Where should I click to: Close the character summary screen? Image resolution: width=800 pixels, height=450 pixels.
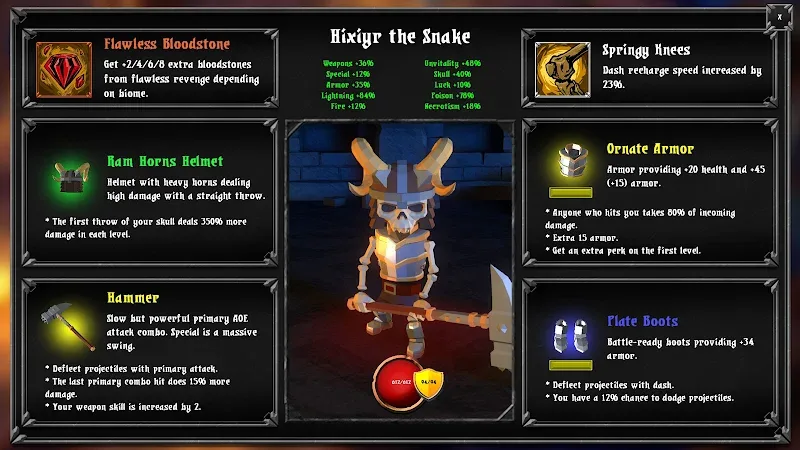tap(779, 15)
